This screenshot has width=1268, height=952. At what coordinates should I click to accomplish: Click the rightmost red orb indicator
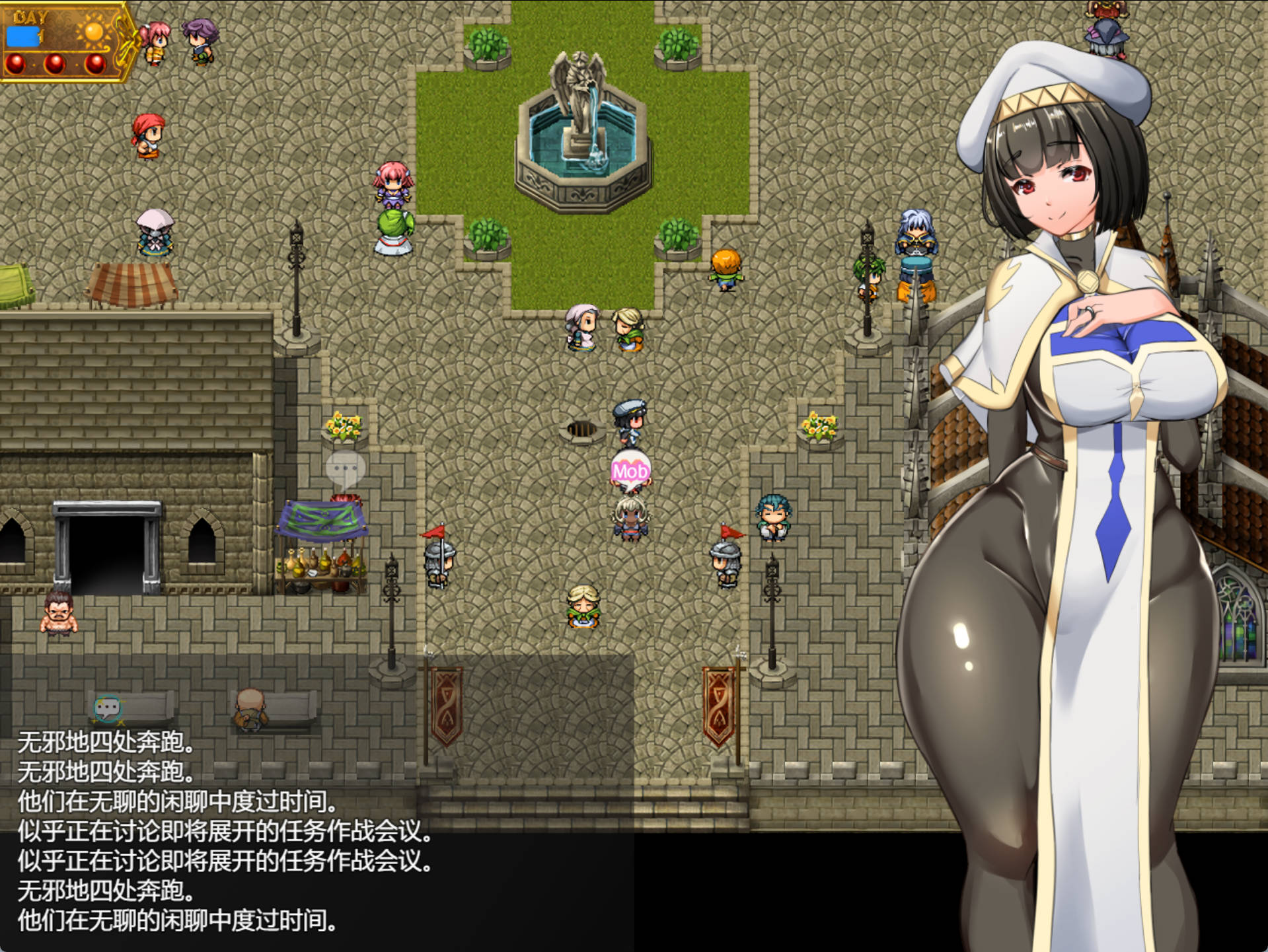click(96, 65)
